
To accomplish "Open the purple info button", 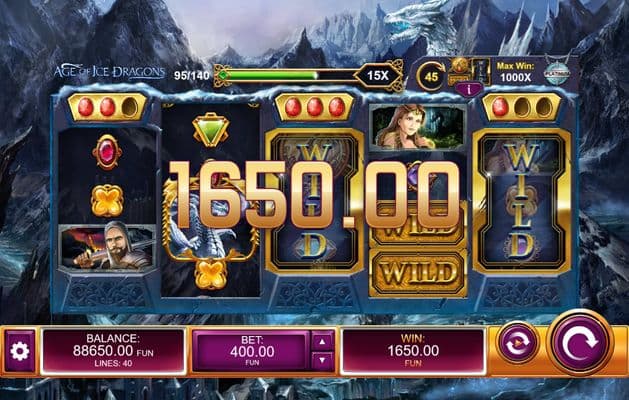I will click(x=462, y=87).
